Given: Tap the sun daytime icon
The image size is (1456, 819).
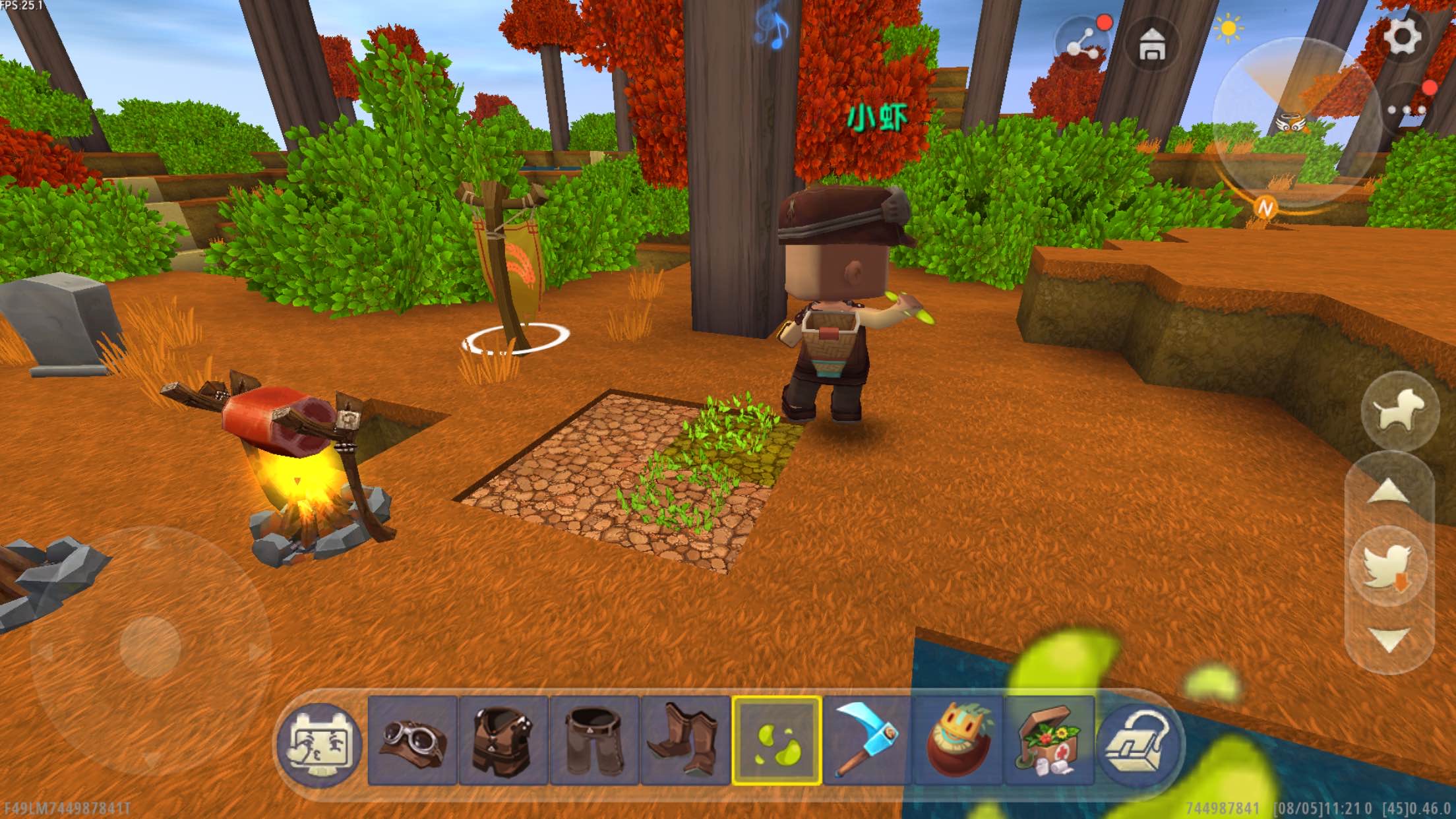Looking at the screenshot, I should pos(1227,30).
